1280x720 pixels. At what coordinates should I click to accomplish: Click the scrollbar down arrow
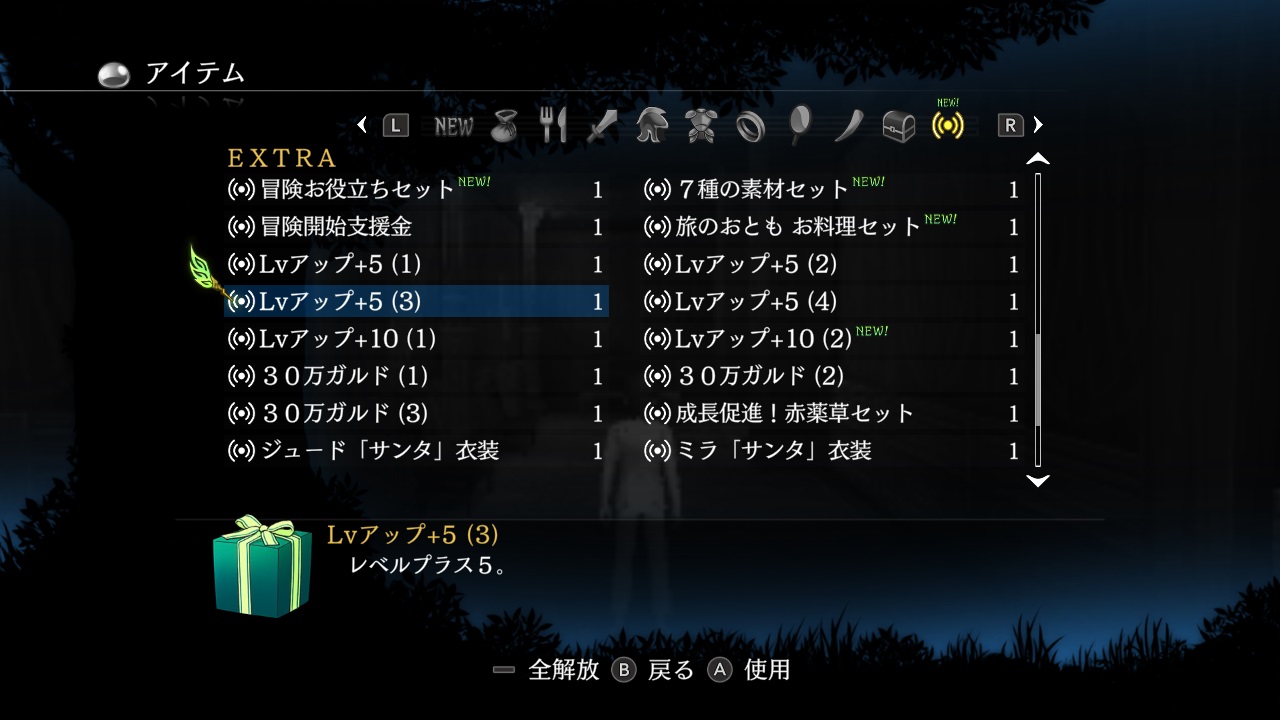click(x=1038, y=483)
